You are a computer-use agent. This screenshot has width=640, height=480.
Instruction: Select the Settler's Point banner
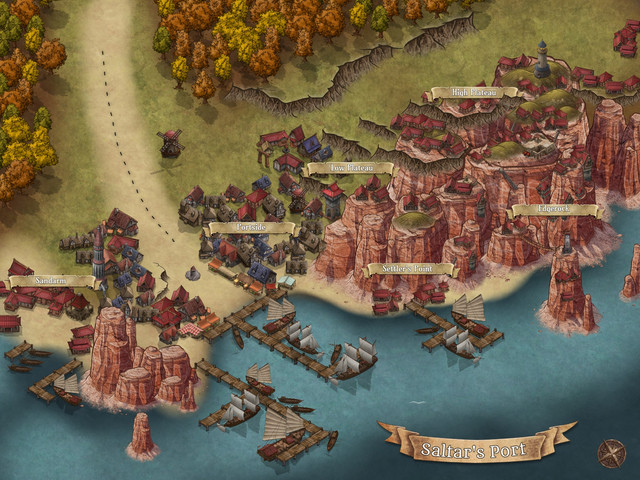click(411, 269)
